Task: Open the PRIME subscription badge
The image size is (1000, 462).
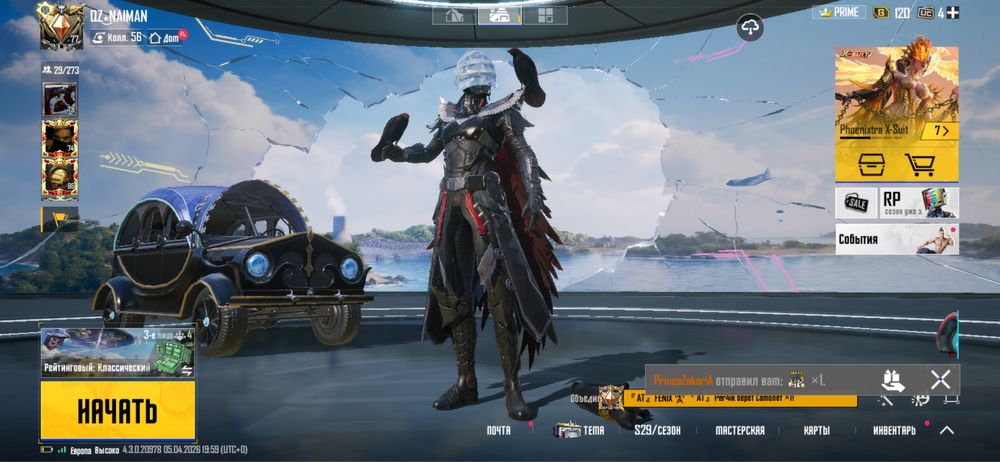Action: coord(838,12)
